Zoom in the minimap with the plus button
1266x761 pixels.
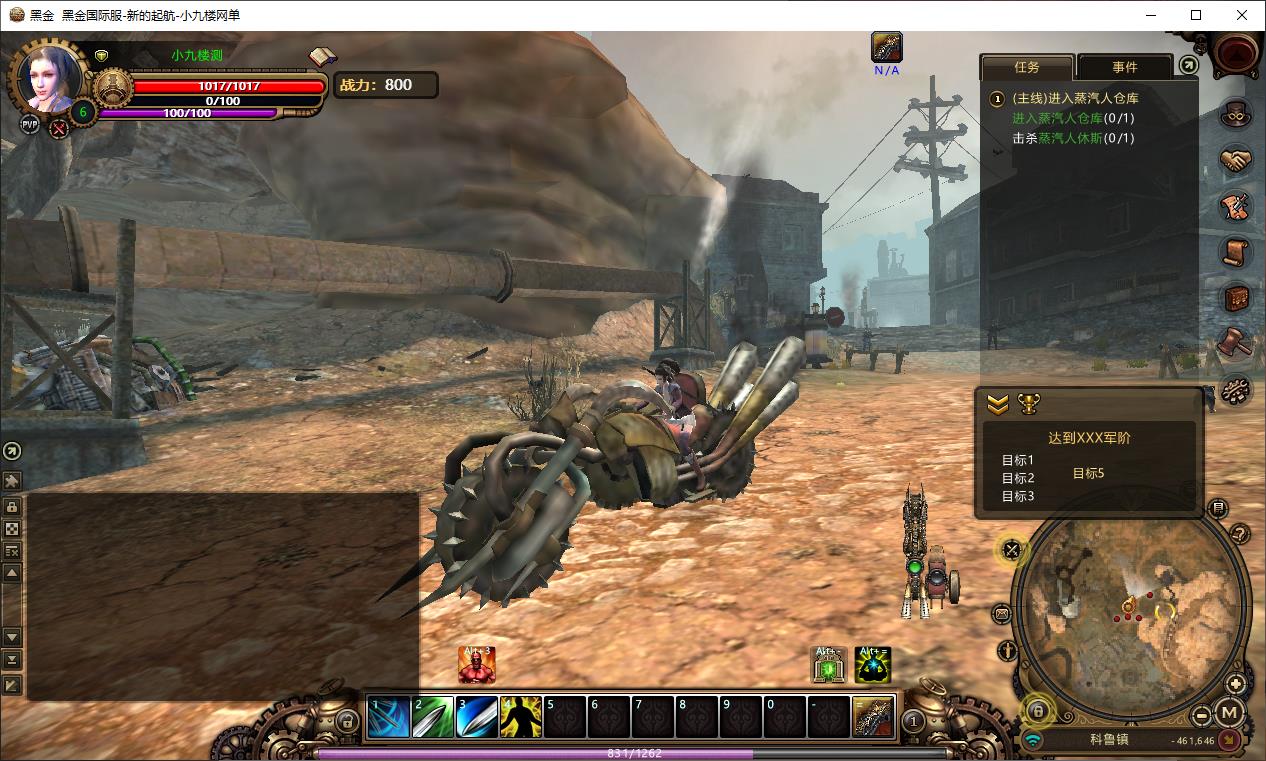coord(1236,685)
